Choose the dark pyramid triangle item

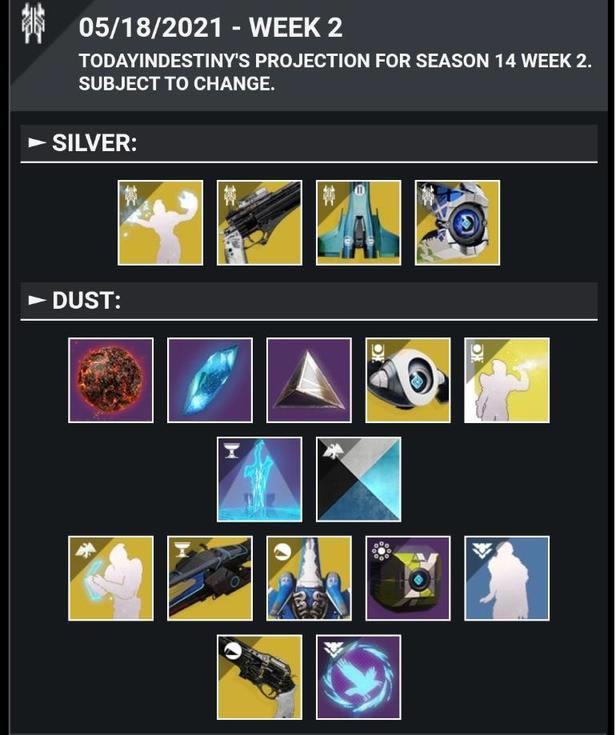[x=309, y=380]
